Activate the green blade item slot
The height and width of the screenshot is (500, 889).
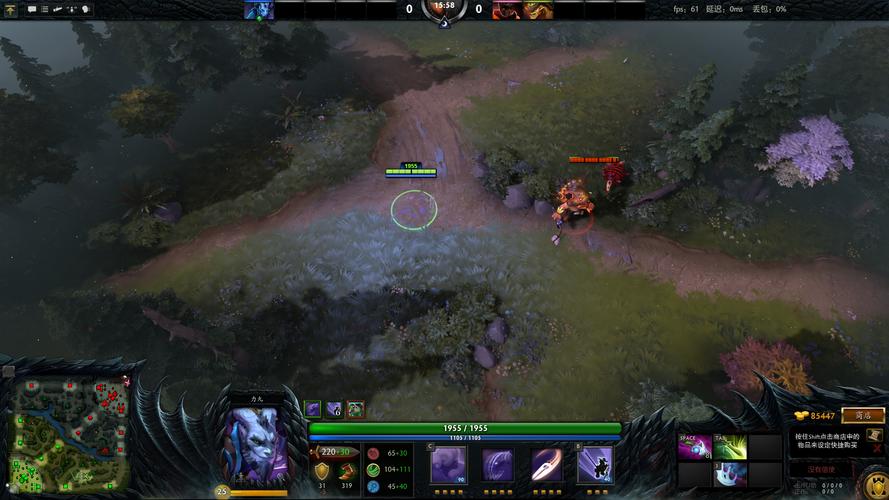tap(730, 447)
